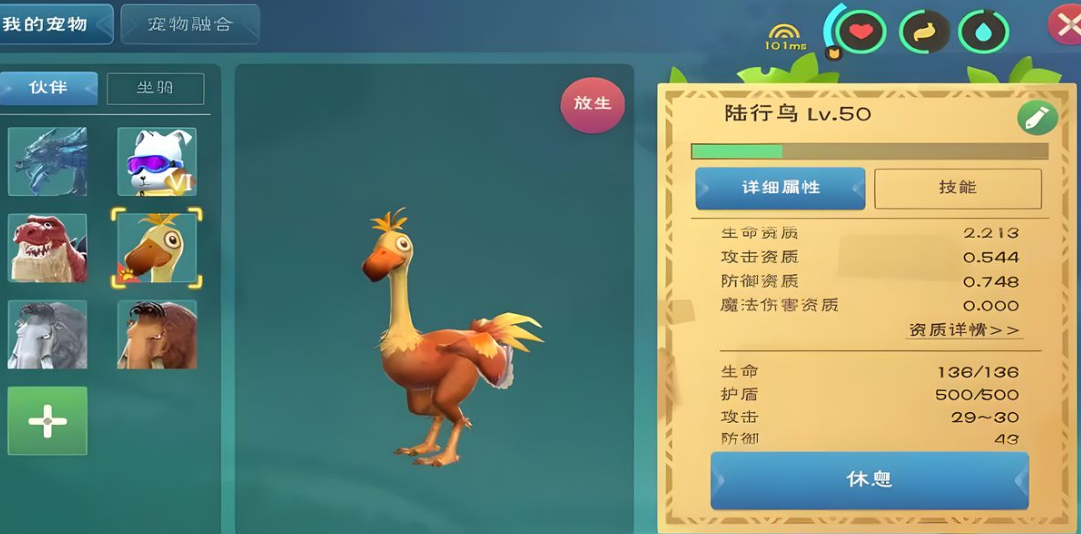The height and width of the screenshot is (534, 1081).
Task: Choose the brown mammoth pet slot
Action: 157,335
